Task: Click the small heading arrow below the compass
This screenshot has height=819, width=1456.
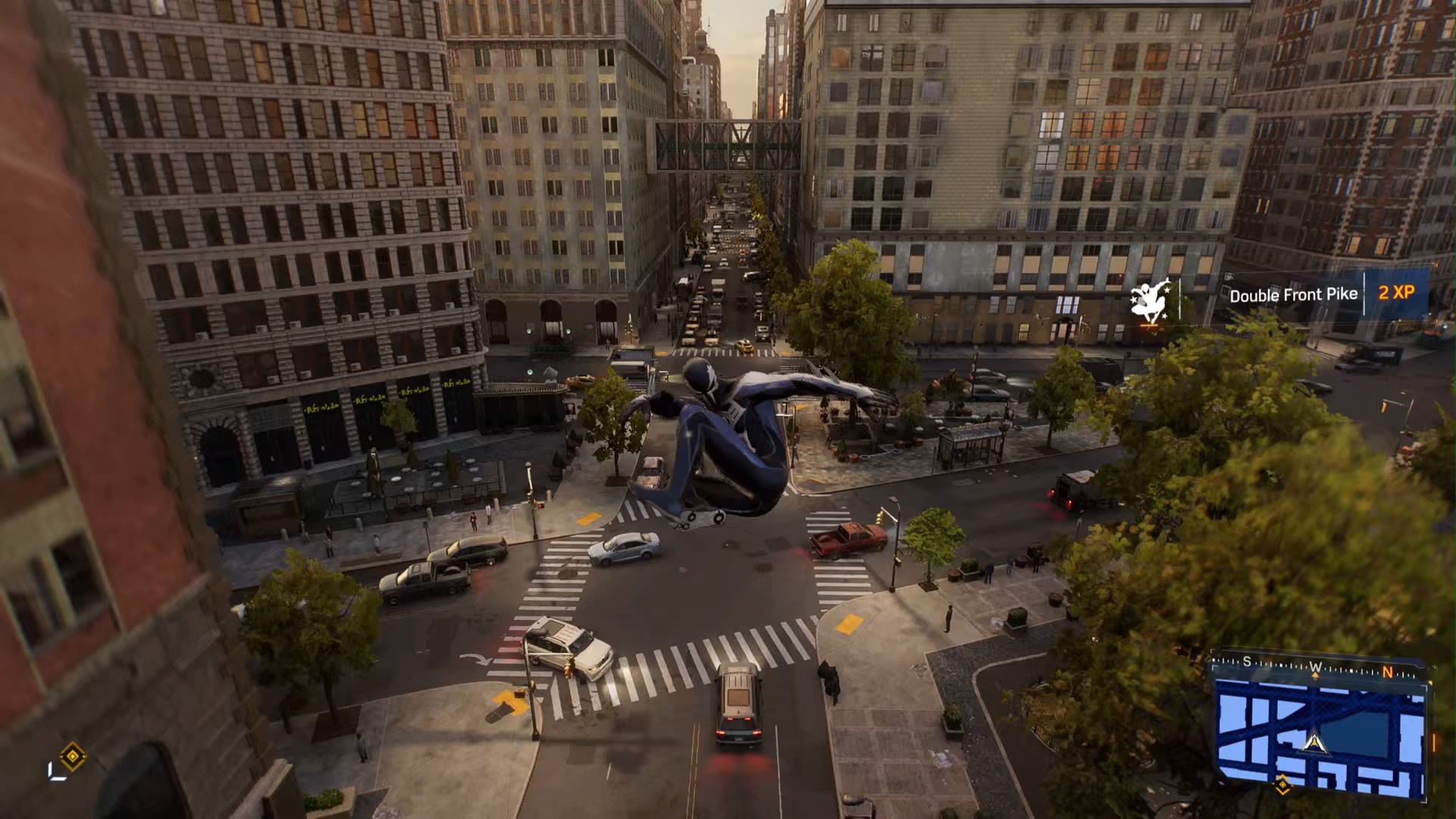Action: point(1316,676)
